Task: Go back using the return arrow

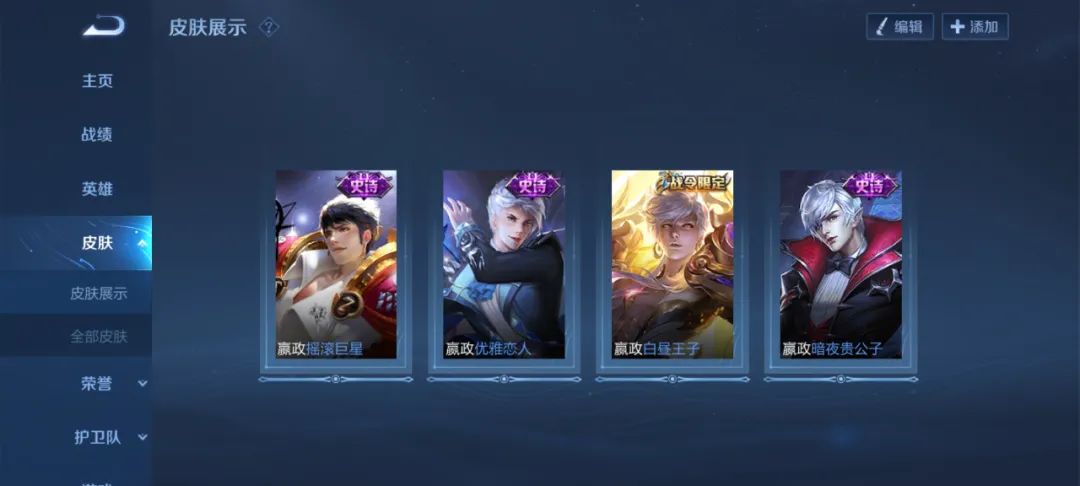Action: 103,26
